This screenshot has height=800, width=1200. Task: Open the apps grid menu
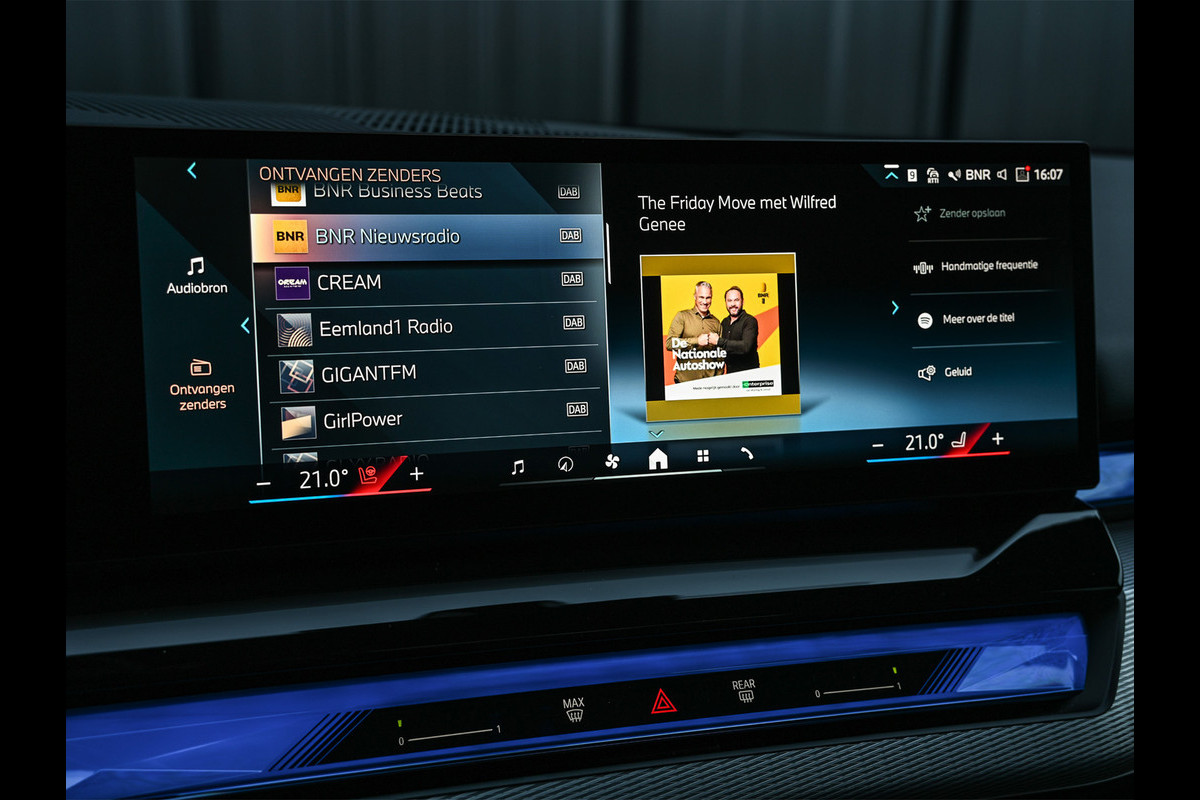[703, 456]
